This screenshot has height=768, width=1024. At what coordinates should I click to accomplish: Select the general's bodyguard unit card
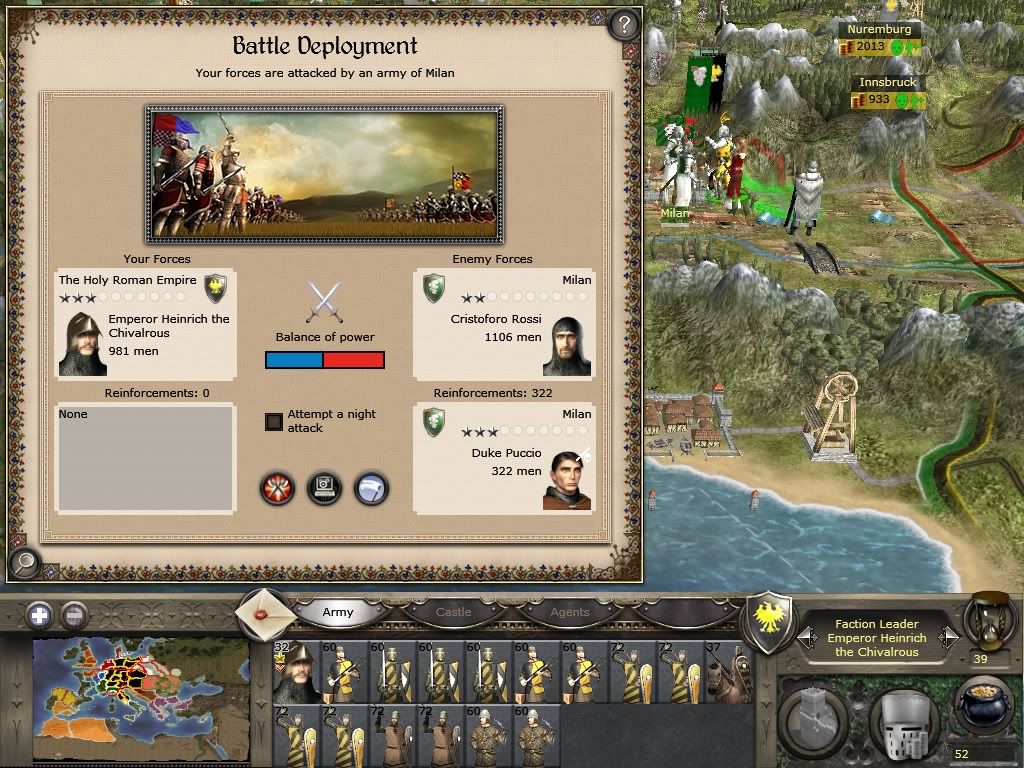[295, 673]
